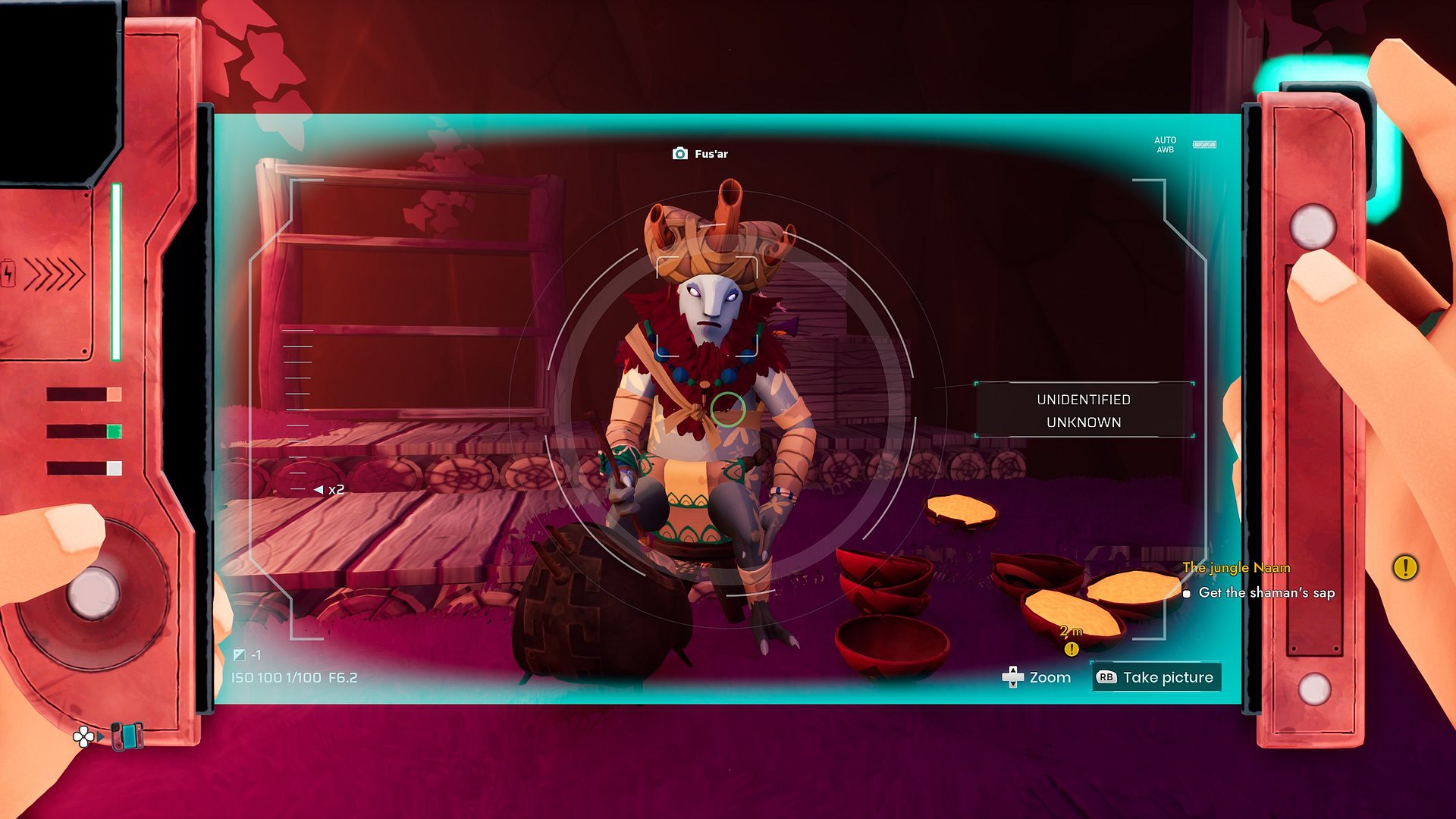This screenshot has width=1456, height=819.
Task: Select the x2 zoom level marker
Action: (x=330, y=490)
